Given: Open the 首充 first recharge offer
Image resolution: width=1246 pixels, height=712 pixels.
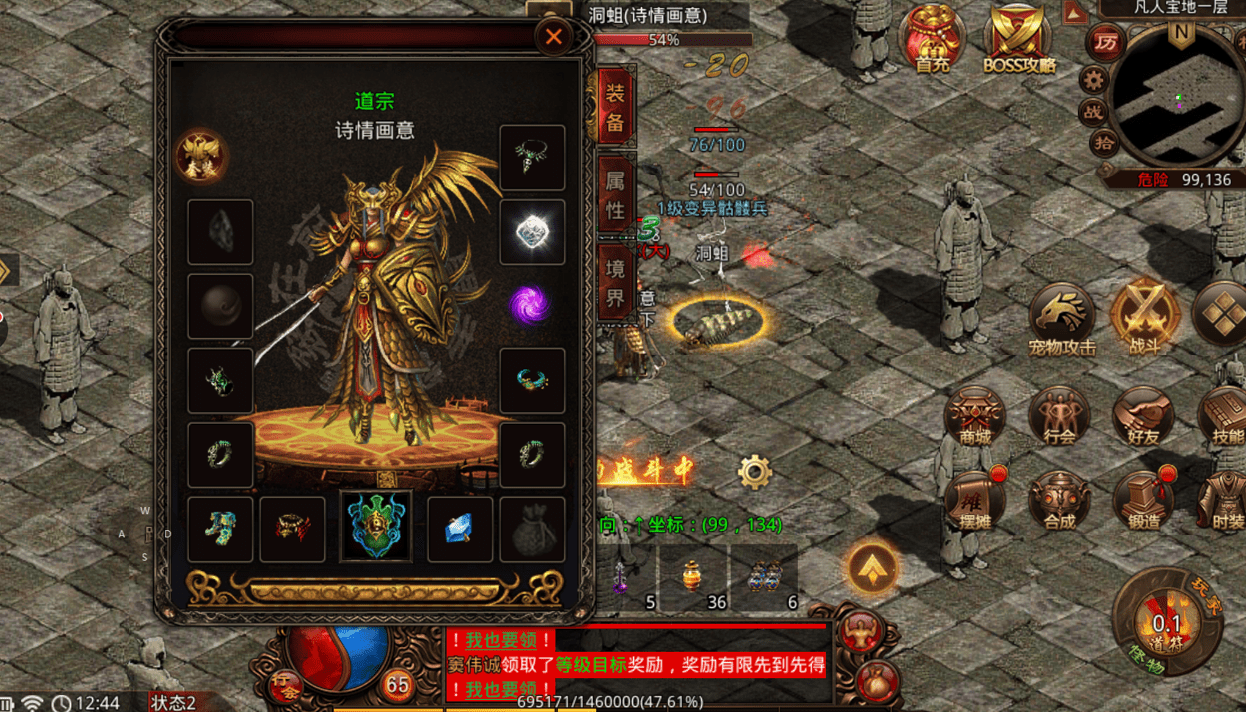Looking at the screenshot, I should 932,40.
